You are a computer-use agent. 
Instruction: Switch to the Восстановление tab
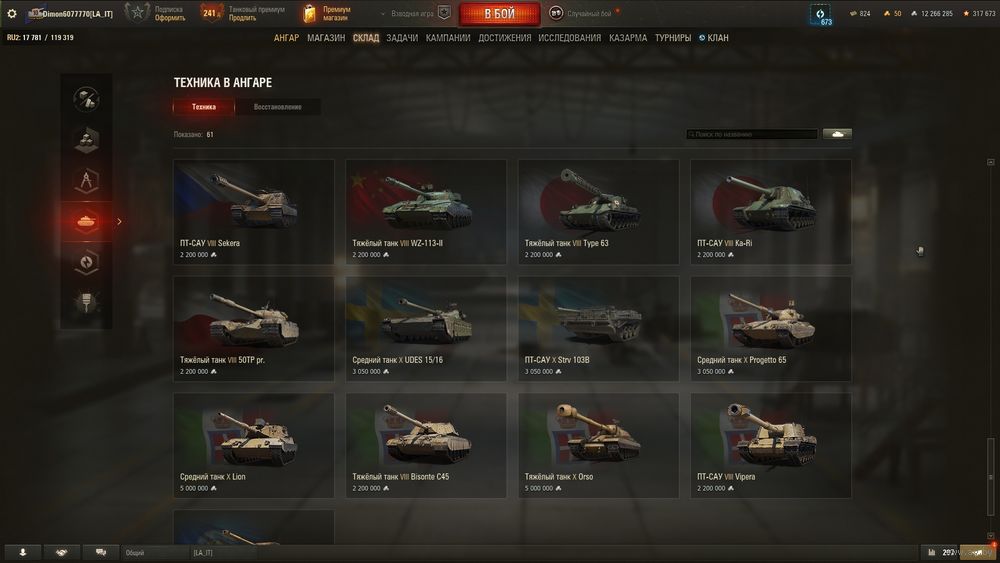(277, 107)
